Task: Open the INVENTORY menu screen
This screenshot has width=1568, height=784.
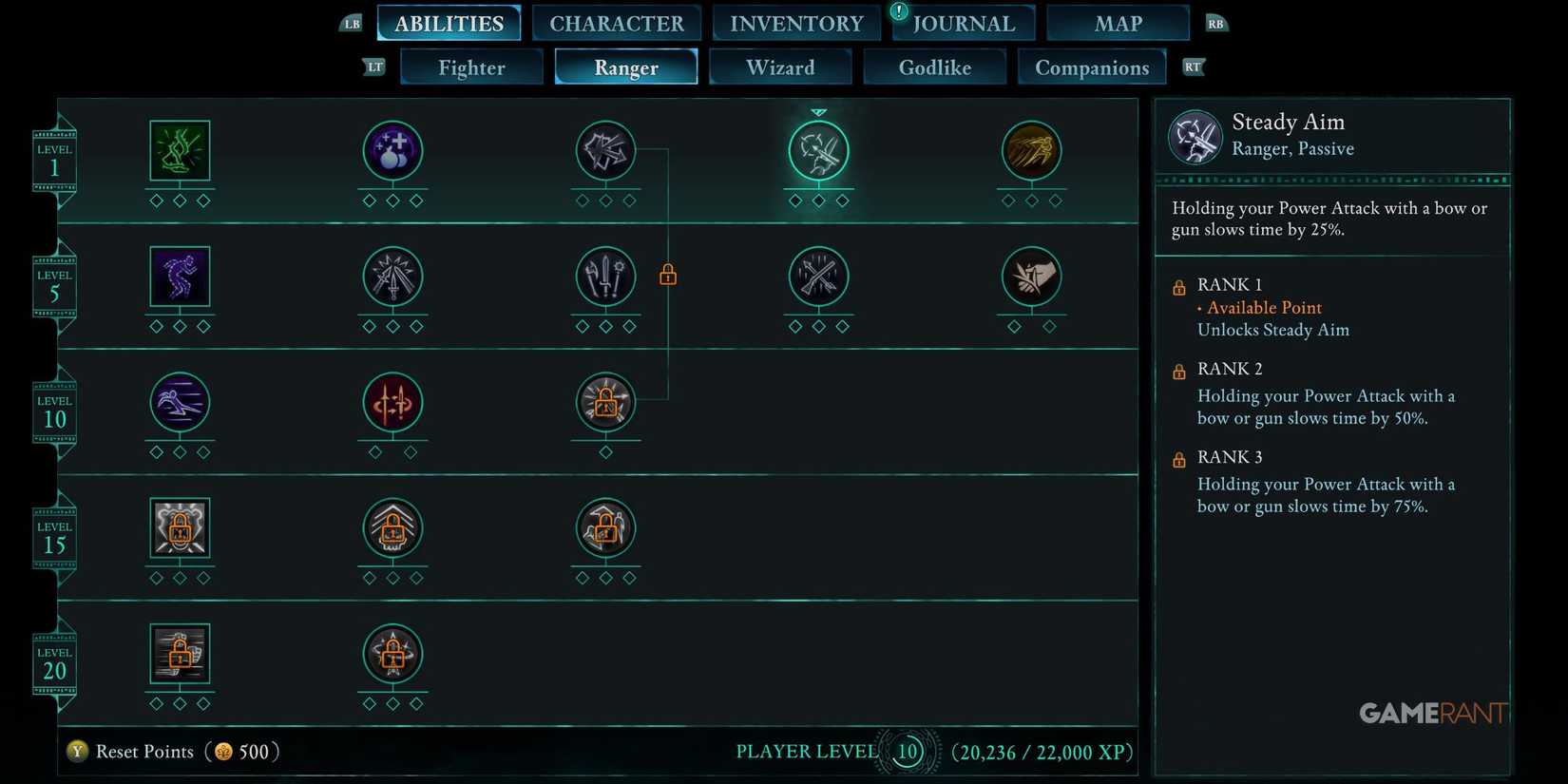Action: coord(796,23)
